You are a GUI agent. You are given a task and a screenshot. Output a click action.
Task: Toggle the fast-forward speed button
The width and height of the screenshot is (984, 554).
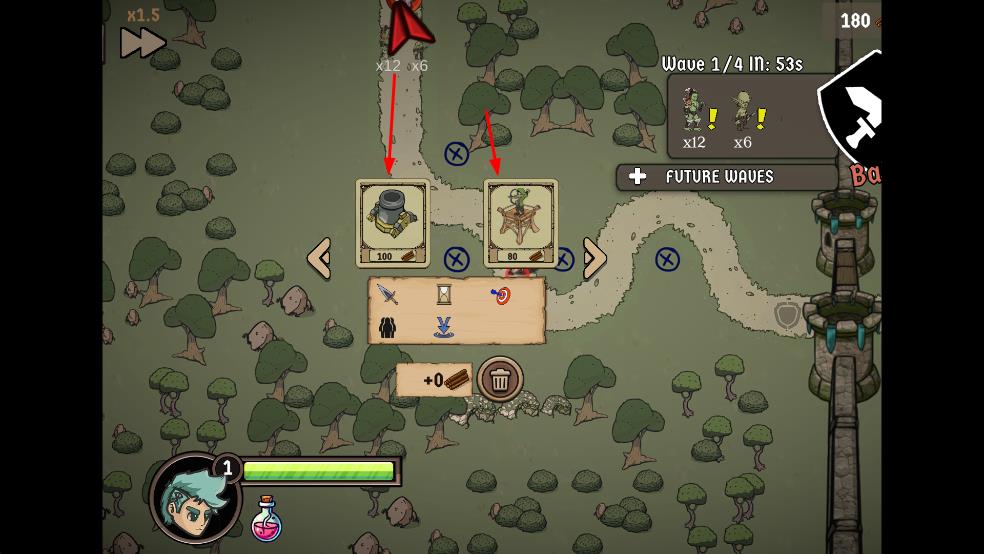pyautogui.click(x=143, y=43)
